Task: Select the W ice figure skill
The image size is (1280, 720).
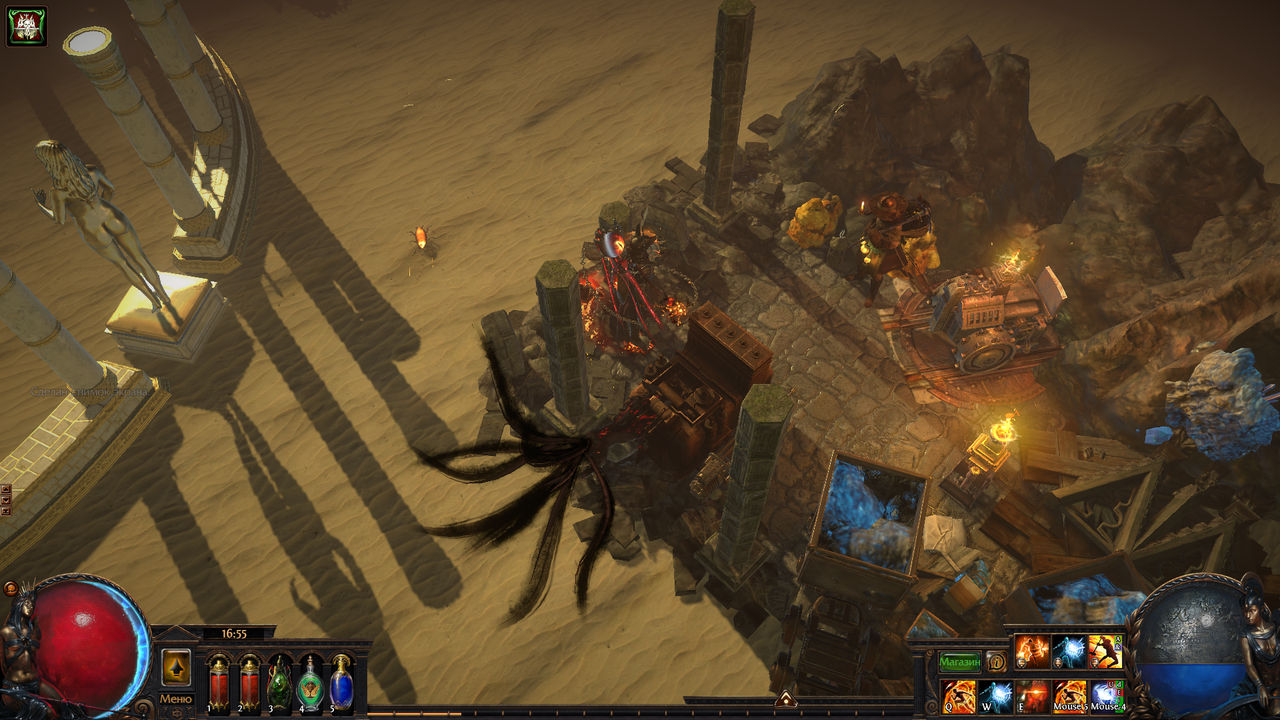Action: [996, 696]
